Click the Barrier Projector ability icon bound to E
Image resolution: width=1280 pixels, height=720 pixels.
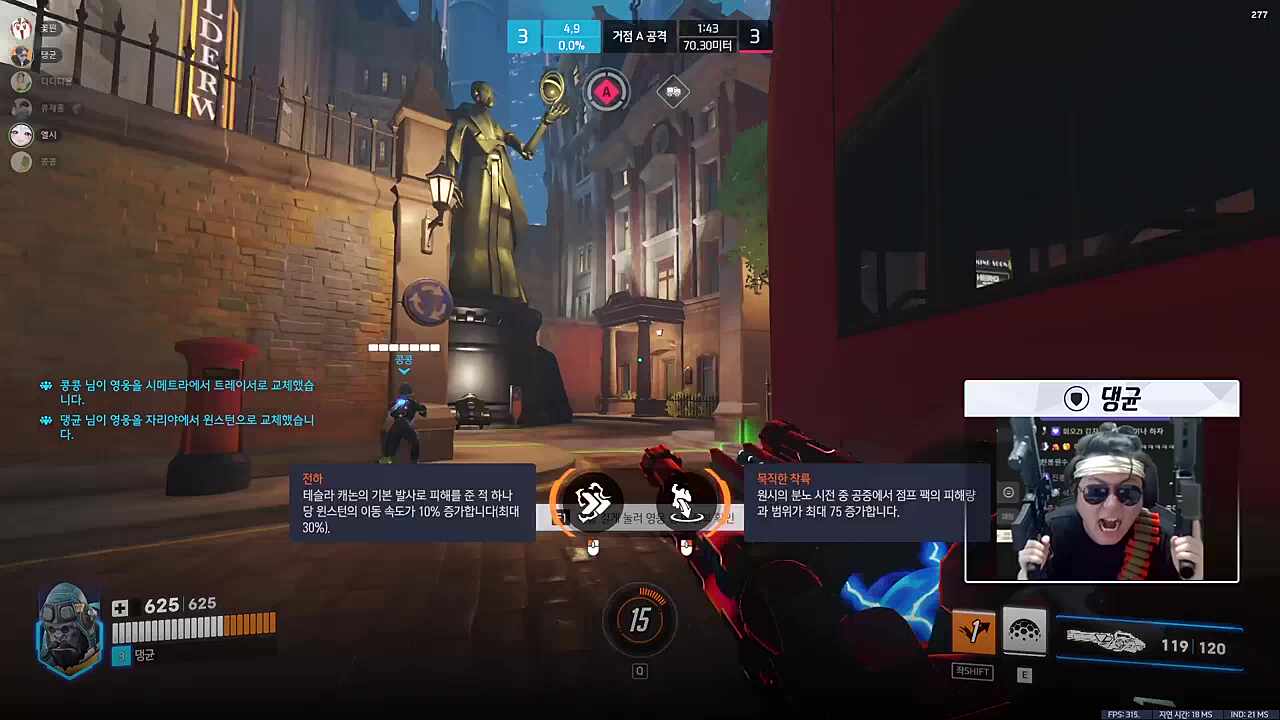(x=1024, y=630)
